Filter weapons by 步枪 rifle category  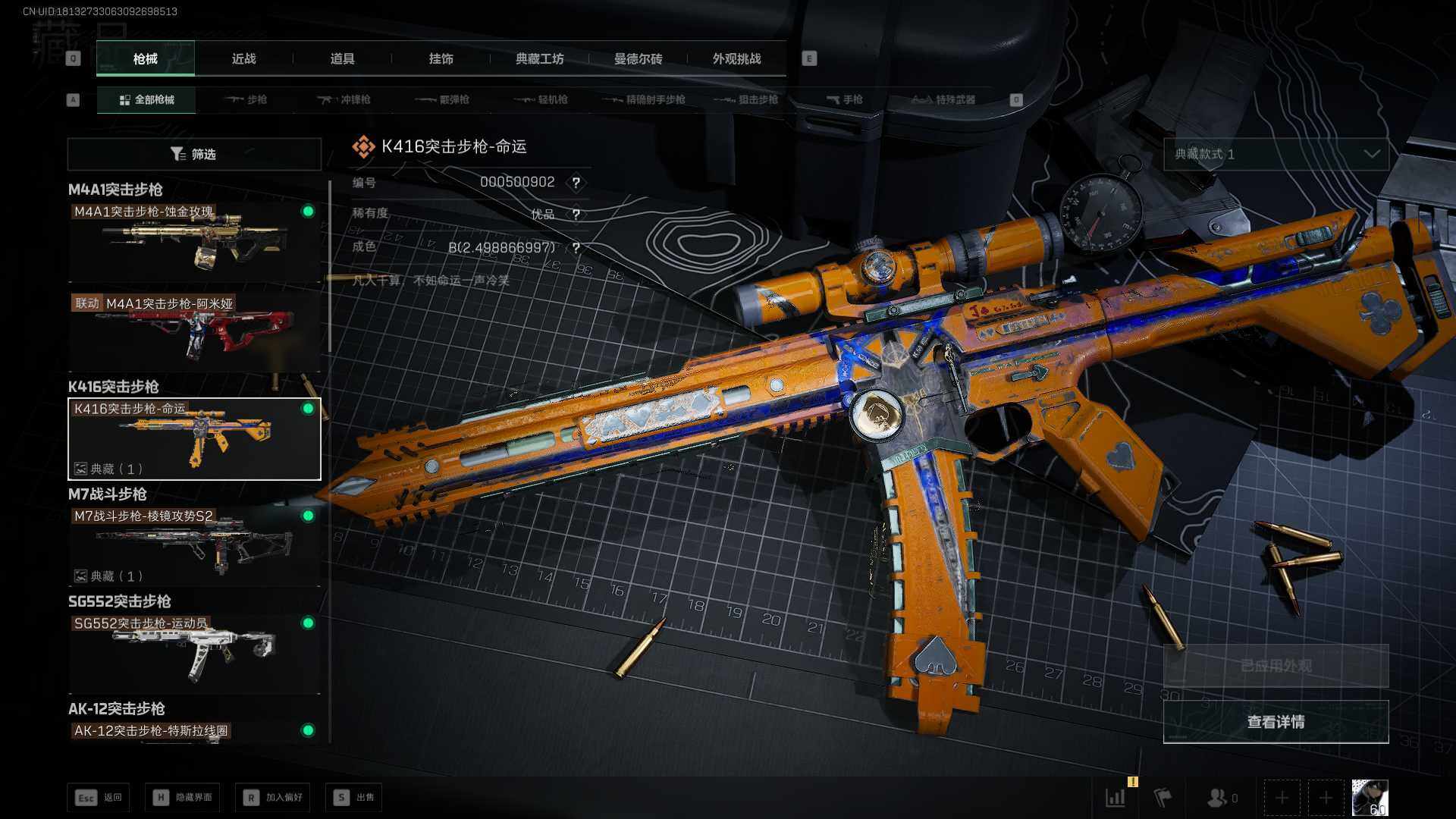click(246, 99)
